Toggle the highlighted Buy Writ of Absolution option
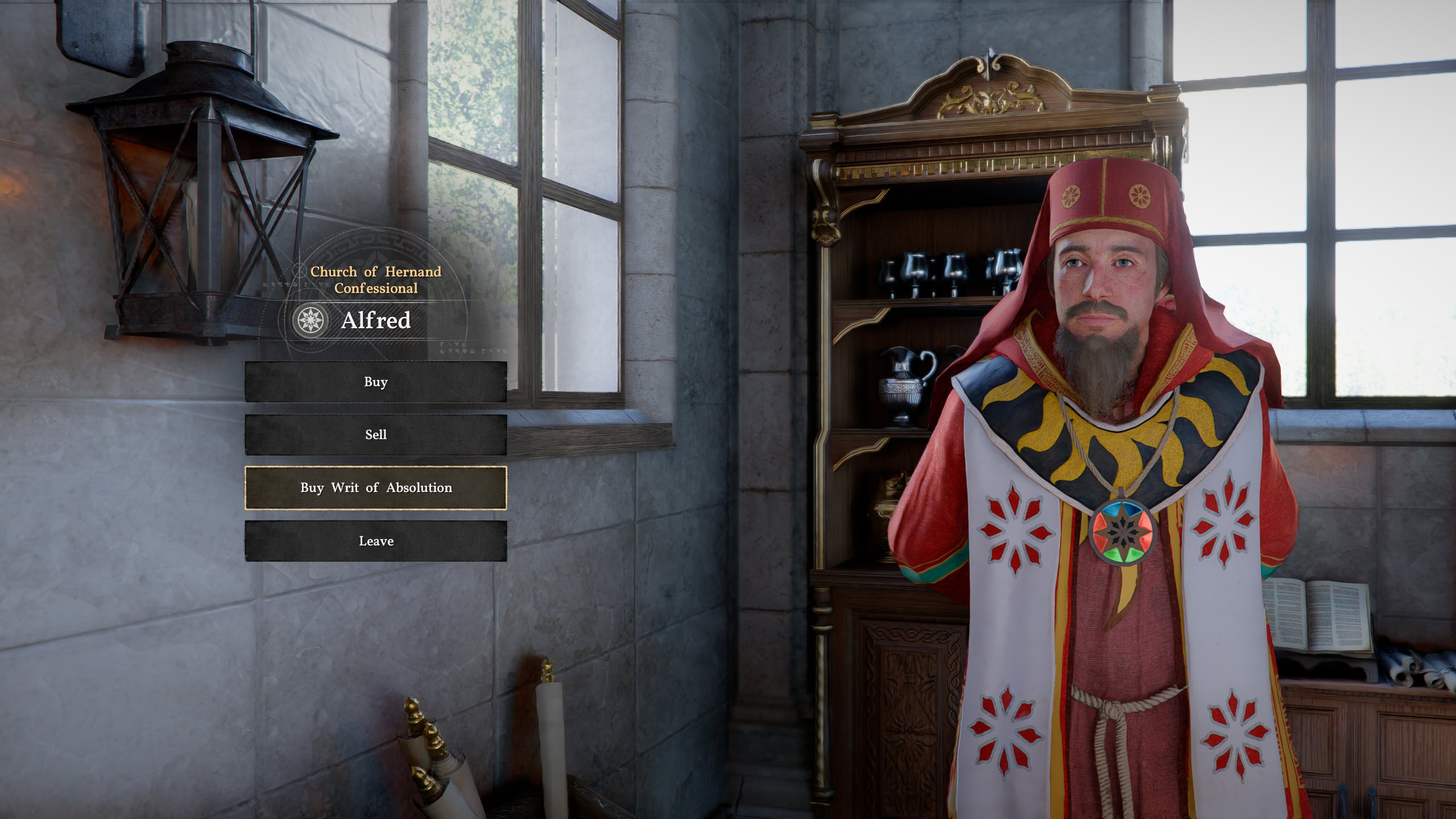The image size is (1456, 819). click(375, 488)
